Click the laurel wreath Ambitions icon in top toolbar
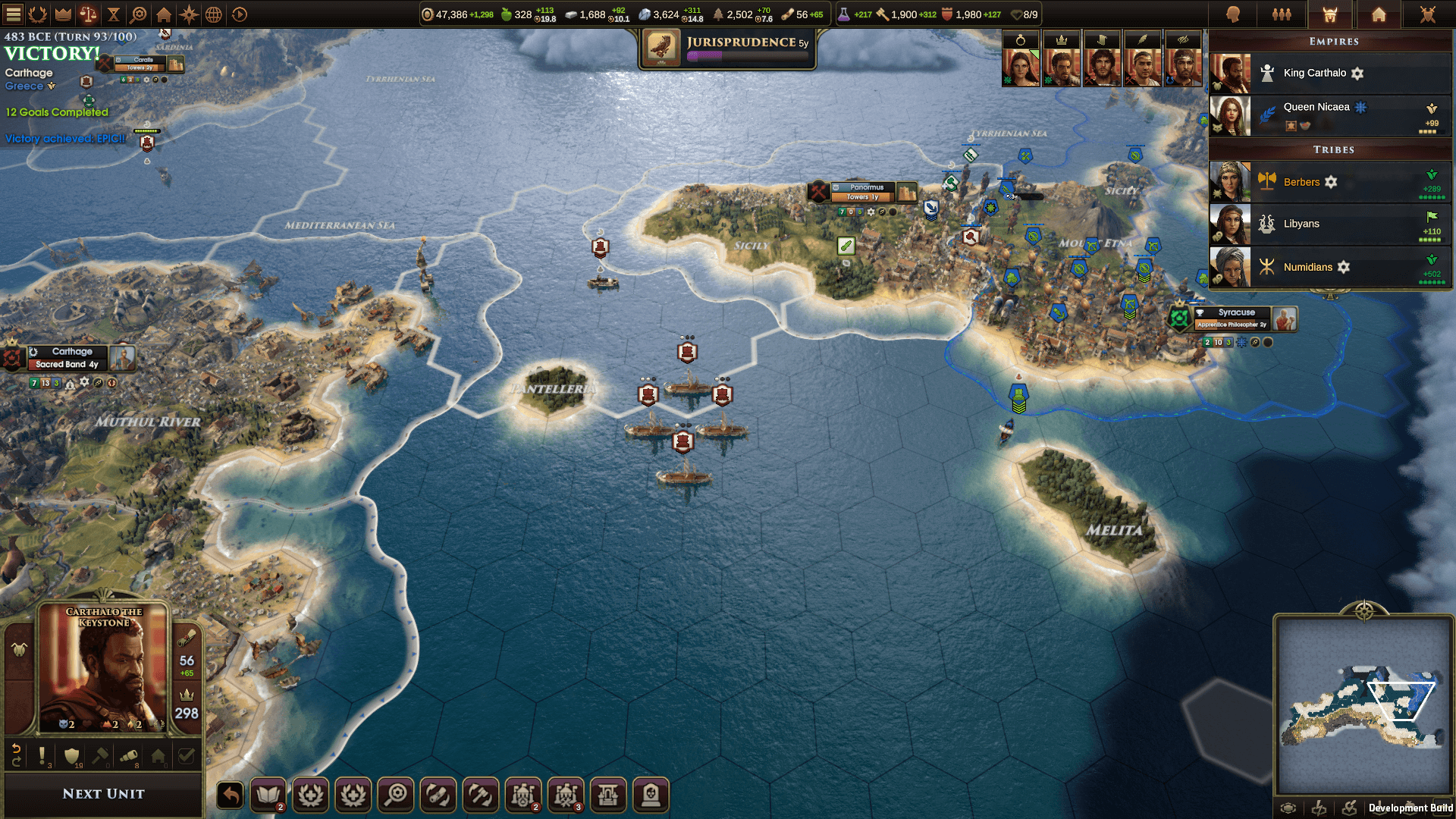The height and width of the screenshot is (819, 1456). (x=36, y=14)
